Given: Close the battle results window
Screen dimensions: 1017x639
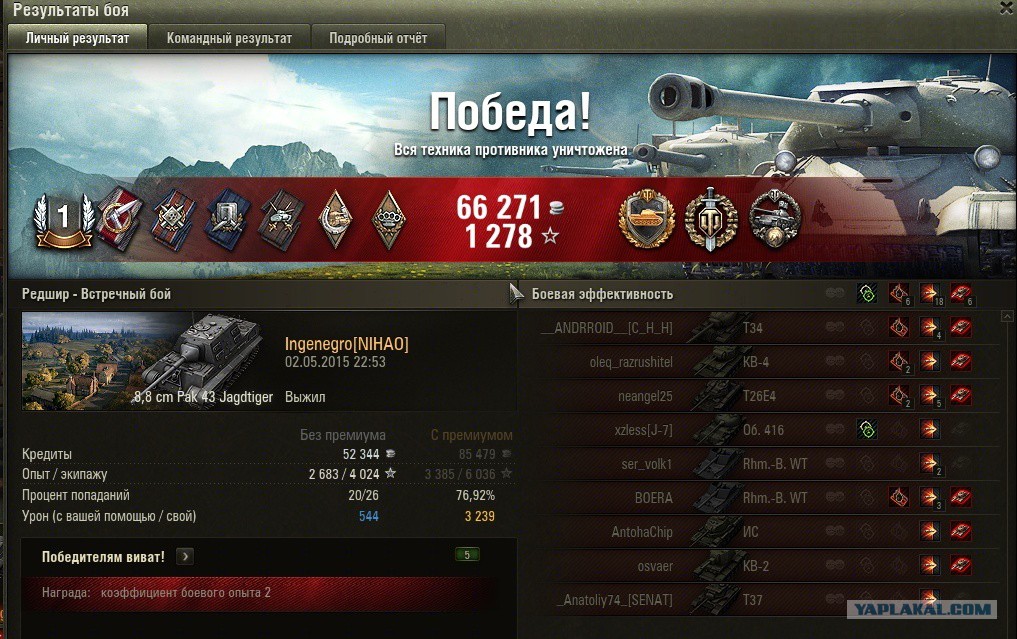Looking at the screenshot, I should (1006, 8).
